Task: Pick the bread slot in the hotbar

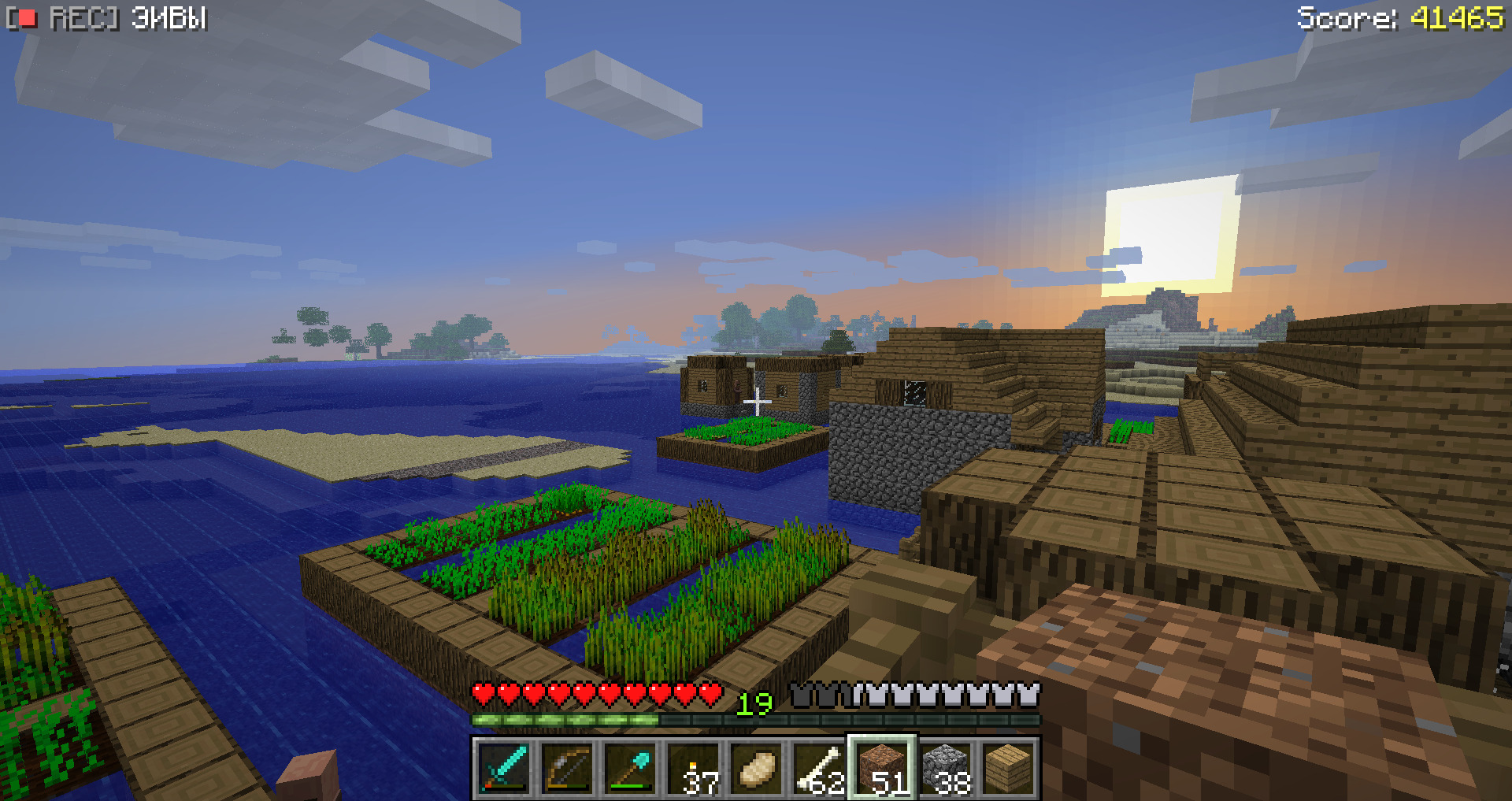Action: (756, 768)
